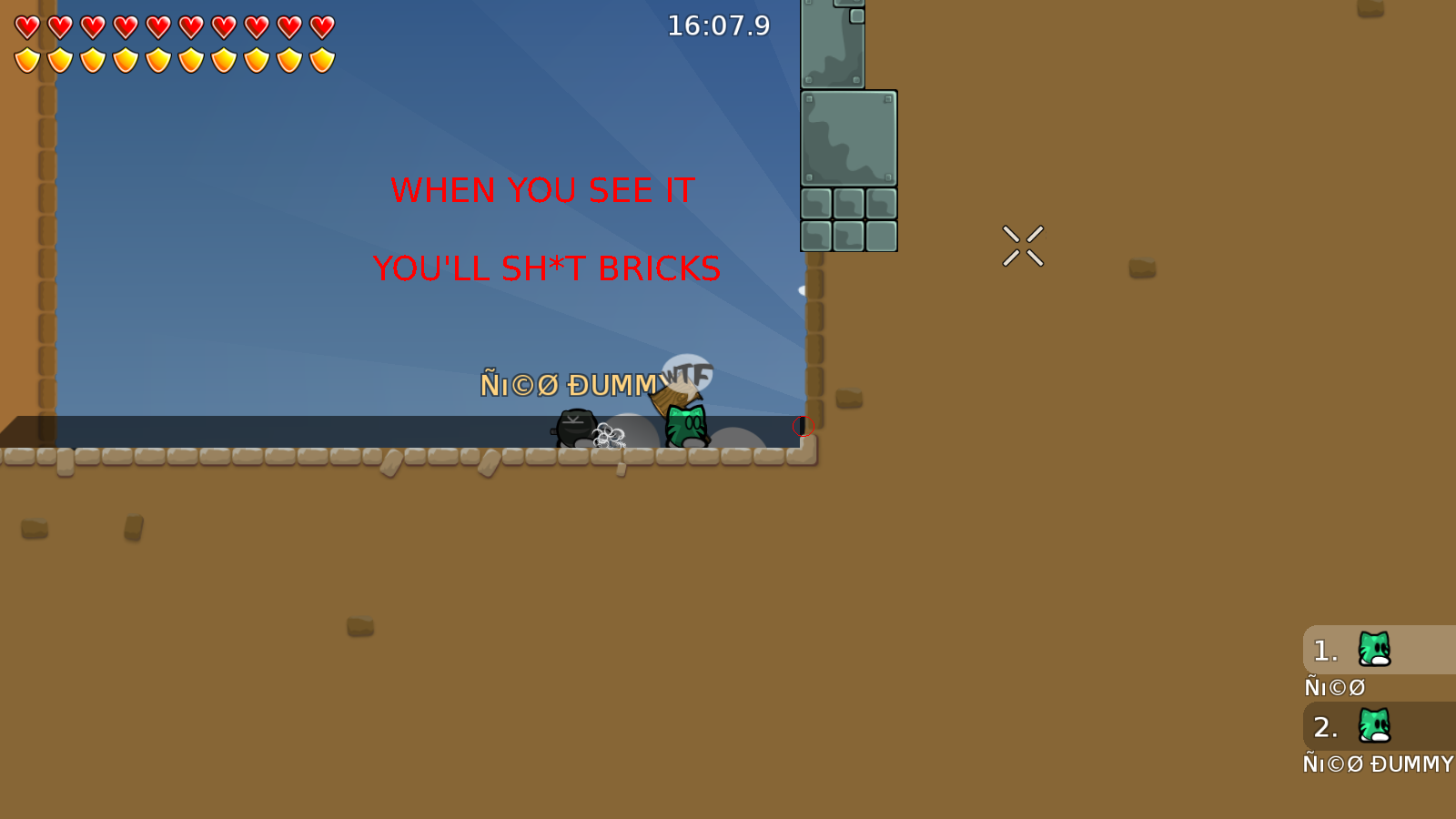Click the fifth heart in the health bar

[x=157, y=27]
